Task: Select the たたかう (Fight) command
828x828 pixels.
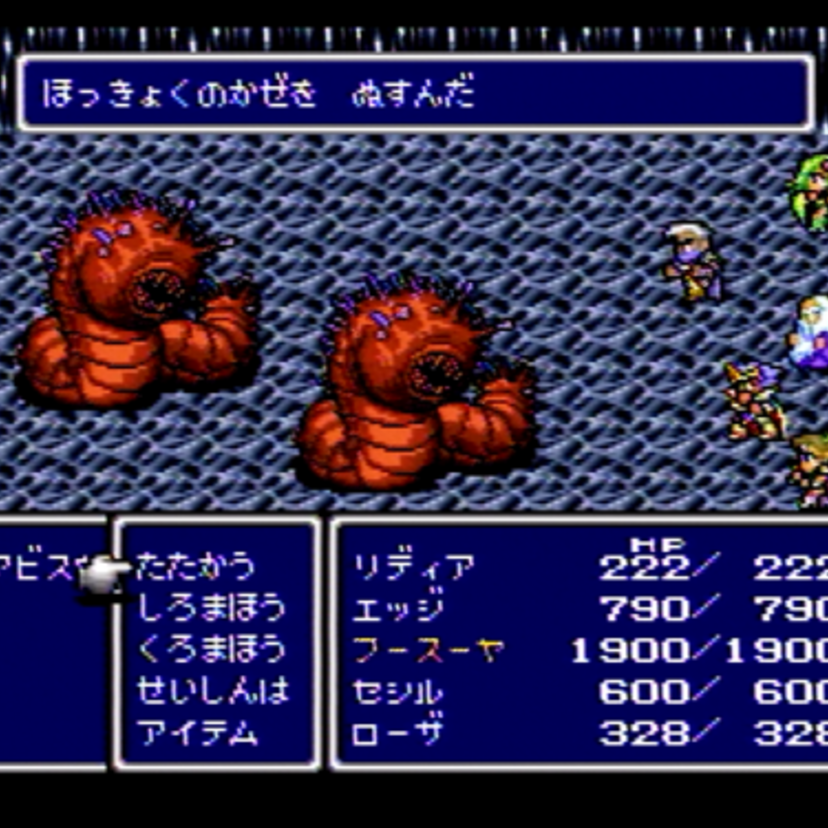Action: coord(195,567)
